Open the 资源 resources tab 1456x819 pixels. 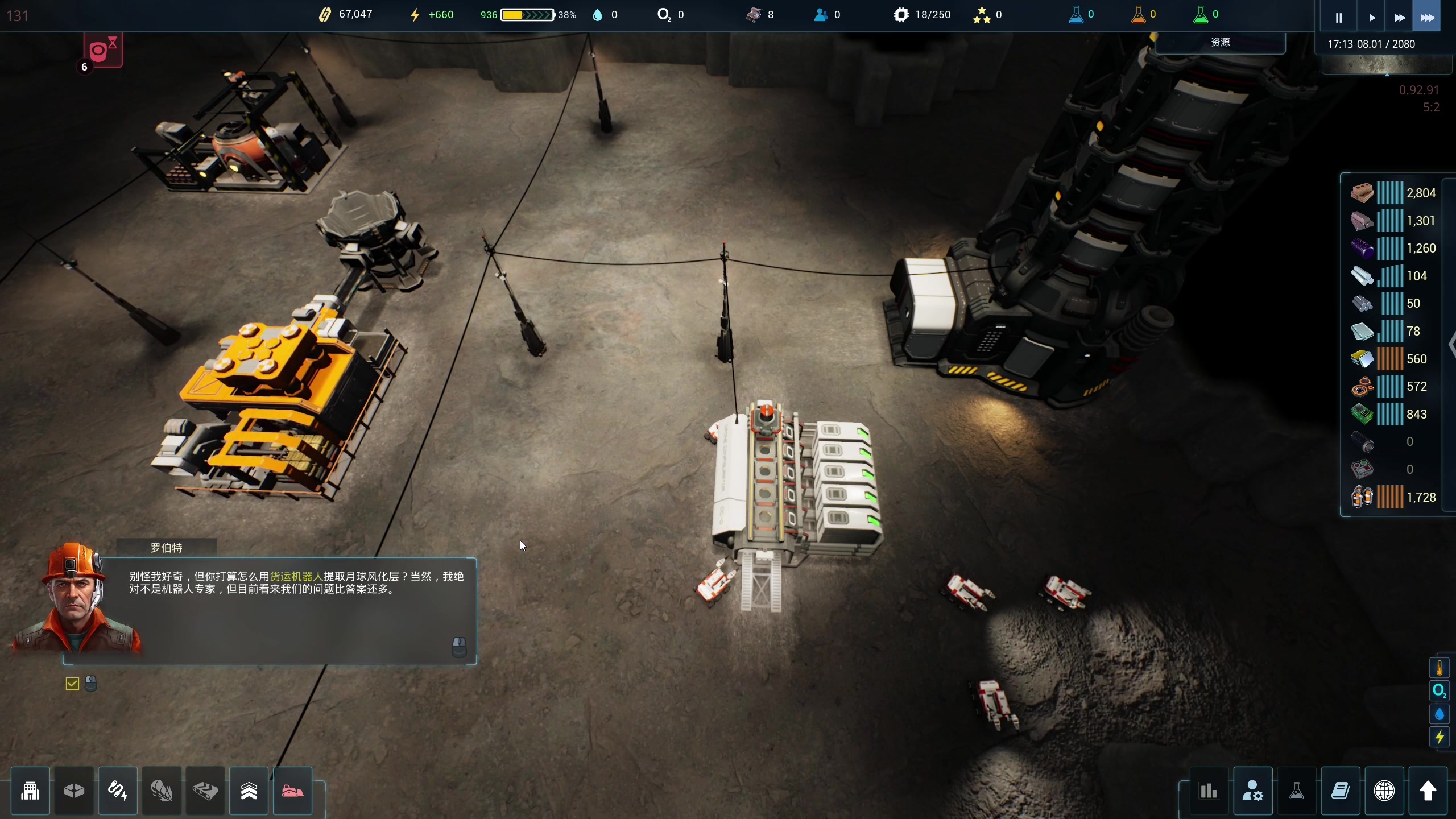(x=1220, y=43)
